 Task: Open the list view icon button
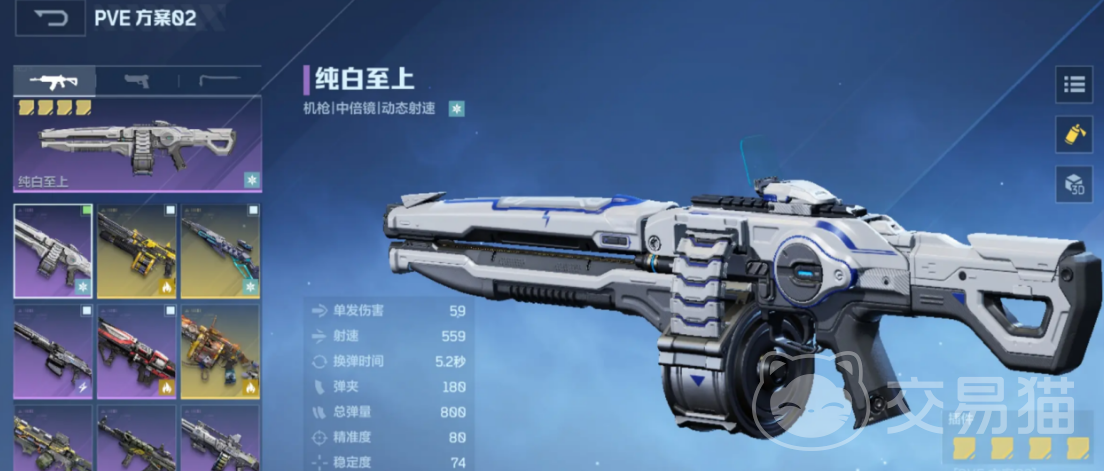click(1074, 85)
